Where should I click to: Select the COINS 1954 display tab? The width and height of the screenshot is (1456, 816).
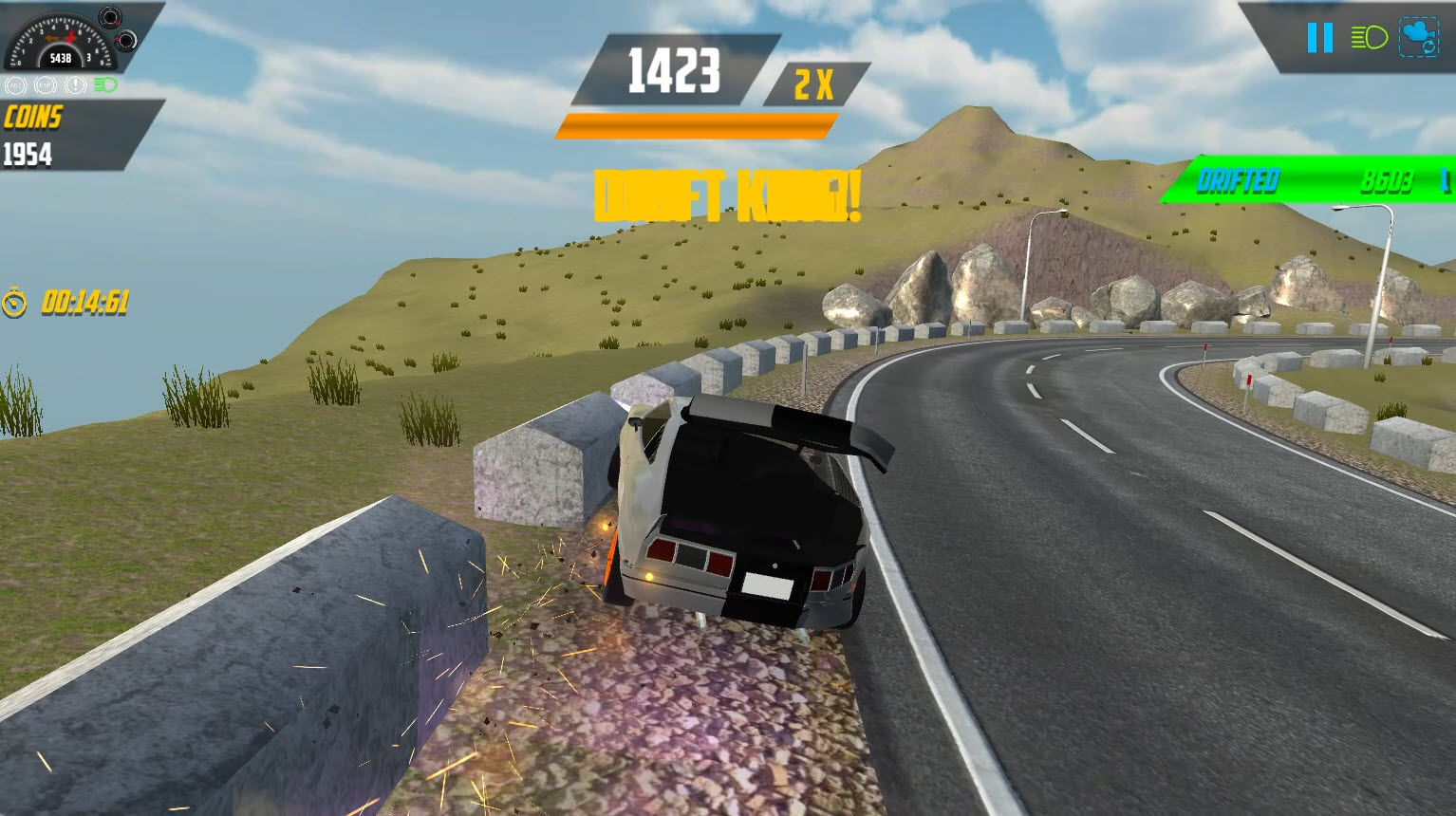28,156
